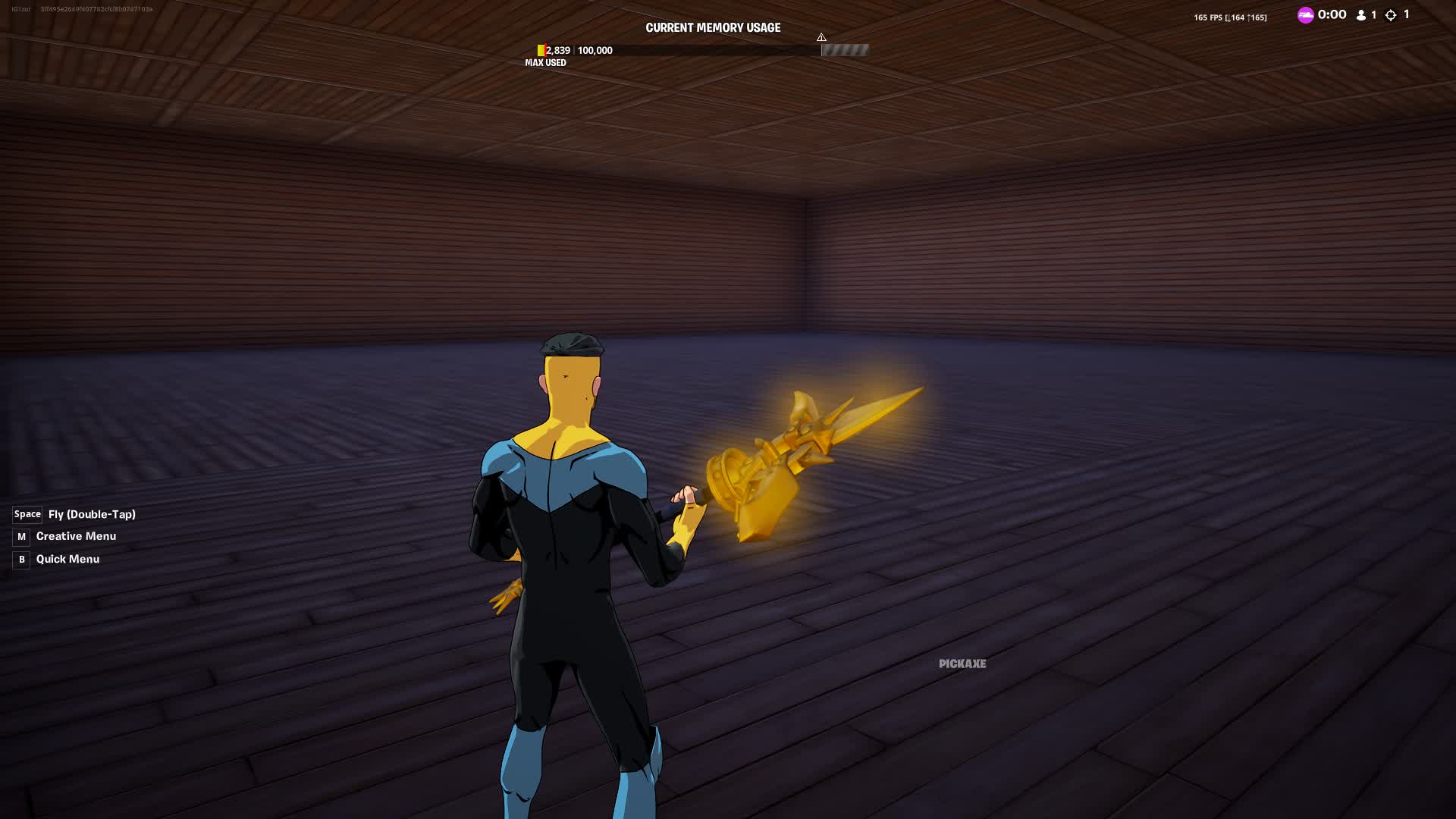The height and width of the screenshot is (819, 1456).
Task: Click the Space key hint badge
Action: [26, 514]
